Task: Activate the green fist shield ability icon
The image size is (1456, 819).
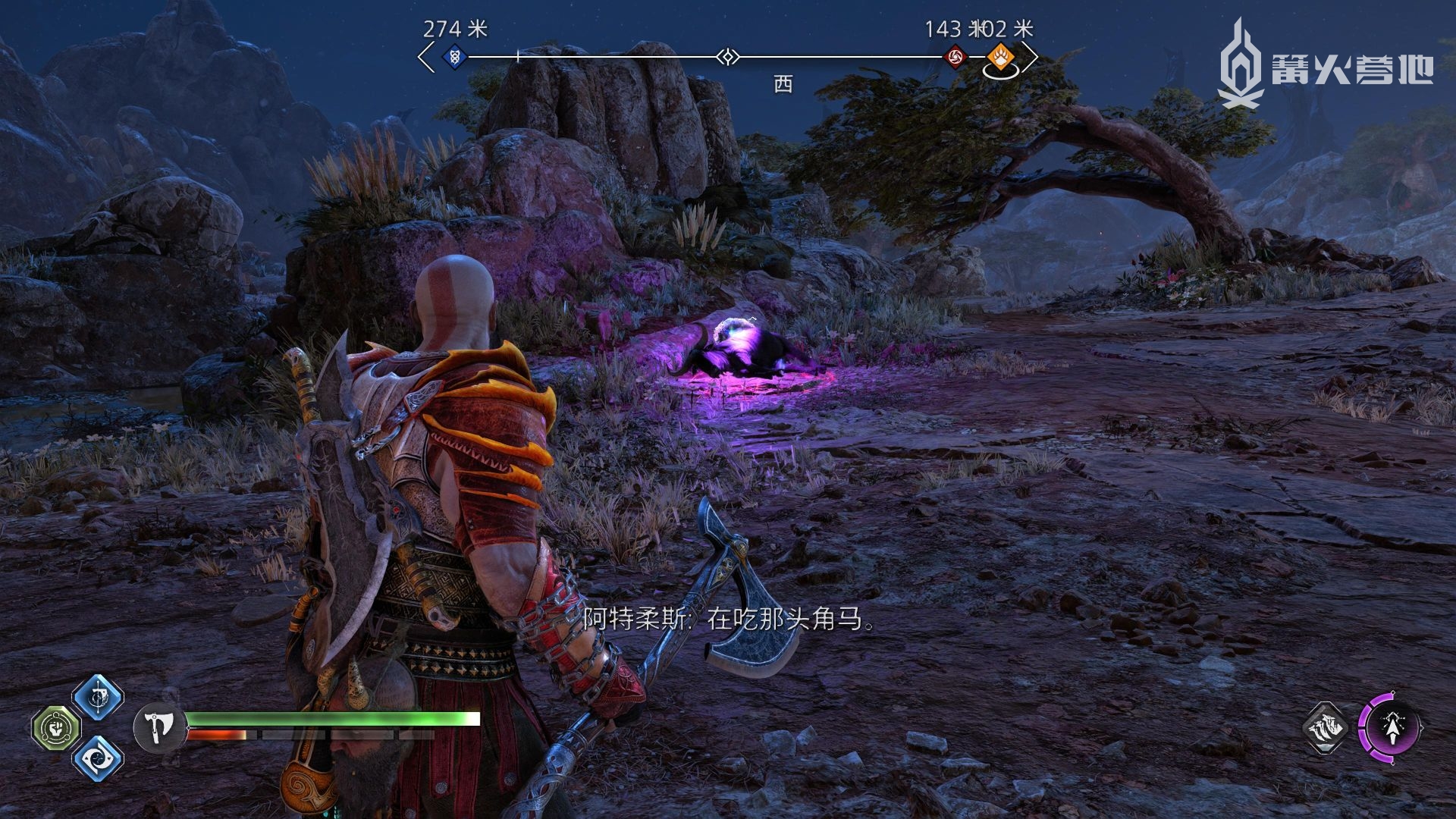Action: pyautogui.click(x=55, y=728)
